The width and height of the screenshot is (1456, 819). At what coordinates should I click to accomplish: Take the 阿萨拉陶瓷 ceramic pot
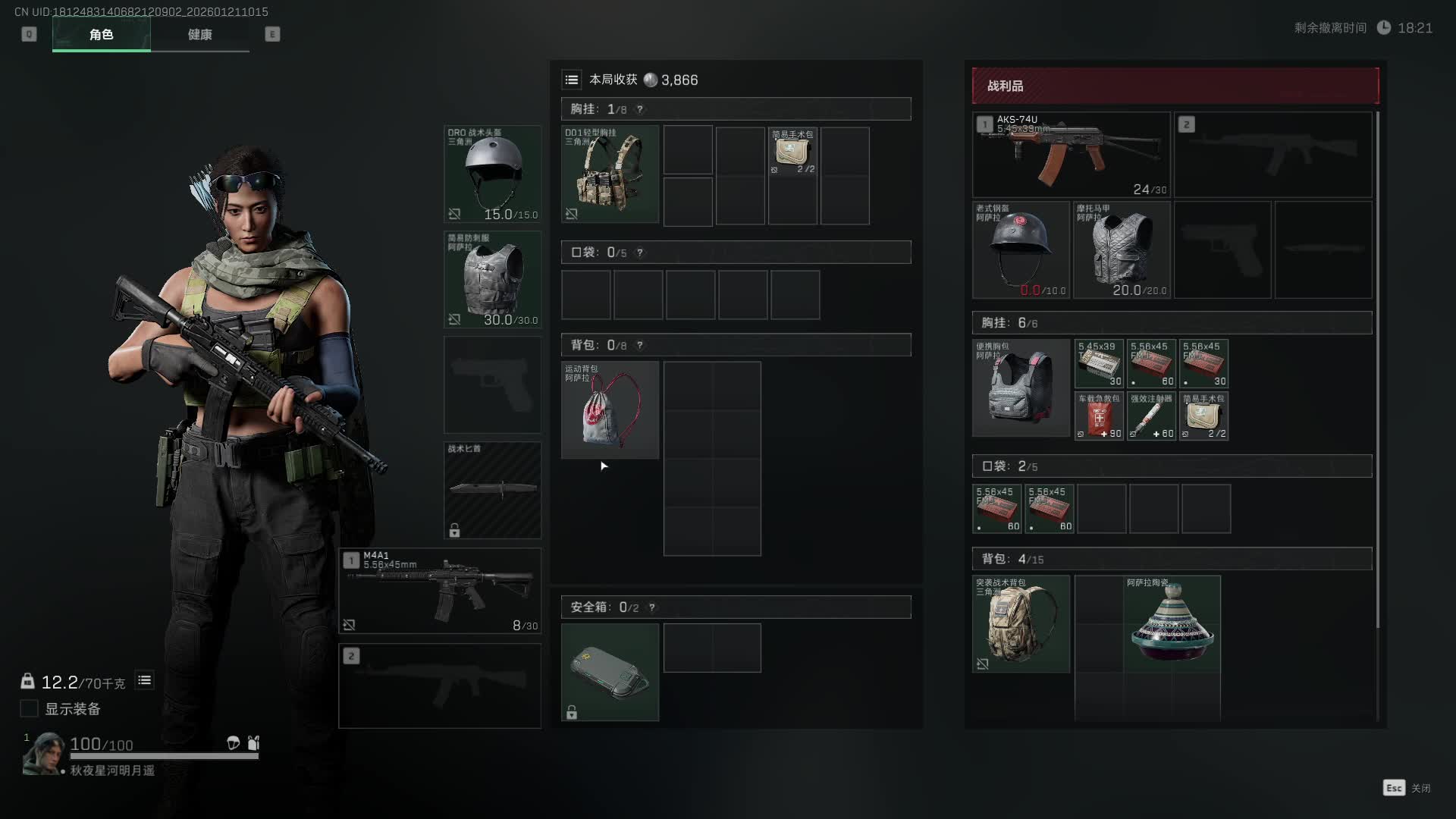[x=1172, y=623]
